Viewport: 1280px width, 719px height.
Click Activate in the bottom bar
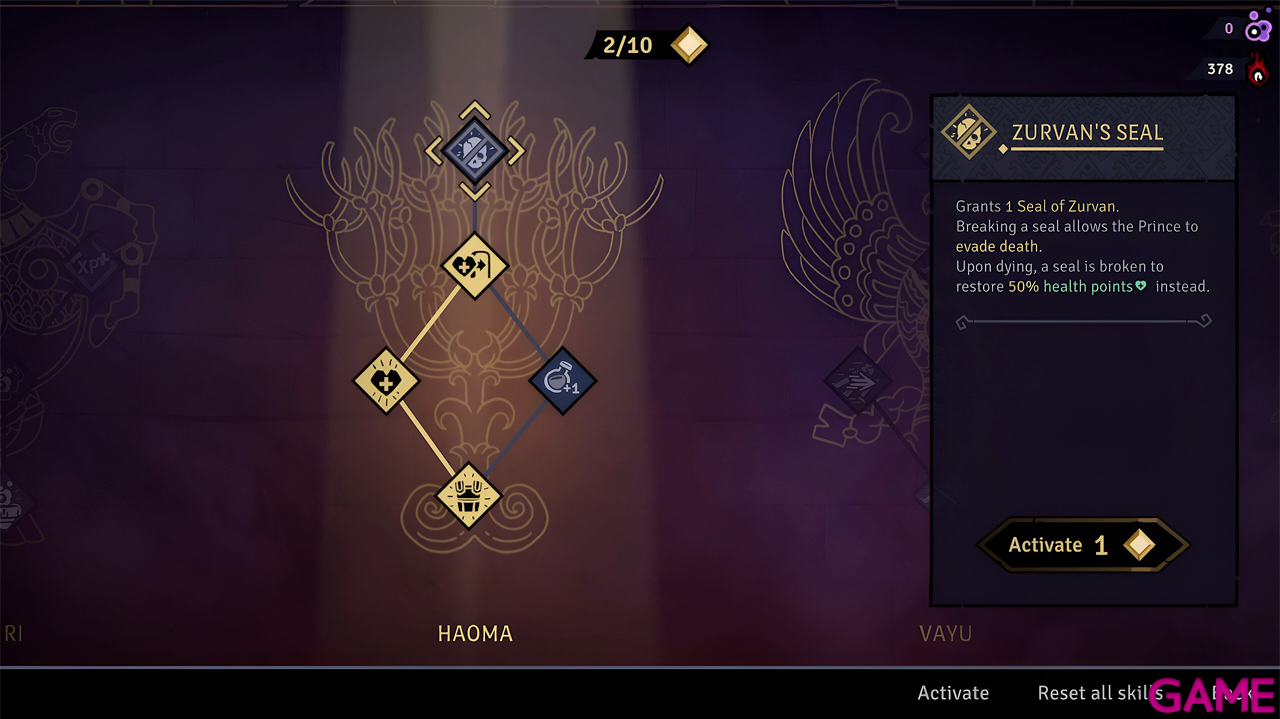[x=953, y=693]
